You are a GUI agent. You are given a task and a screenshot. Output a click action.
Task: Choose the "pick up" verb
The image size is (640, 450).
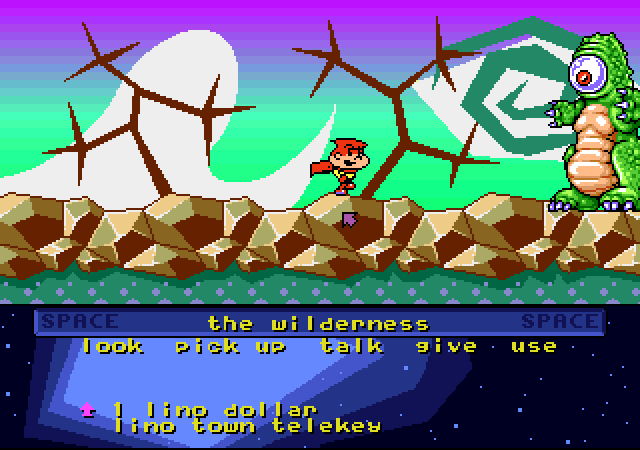tap(230, 347)
